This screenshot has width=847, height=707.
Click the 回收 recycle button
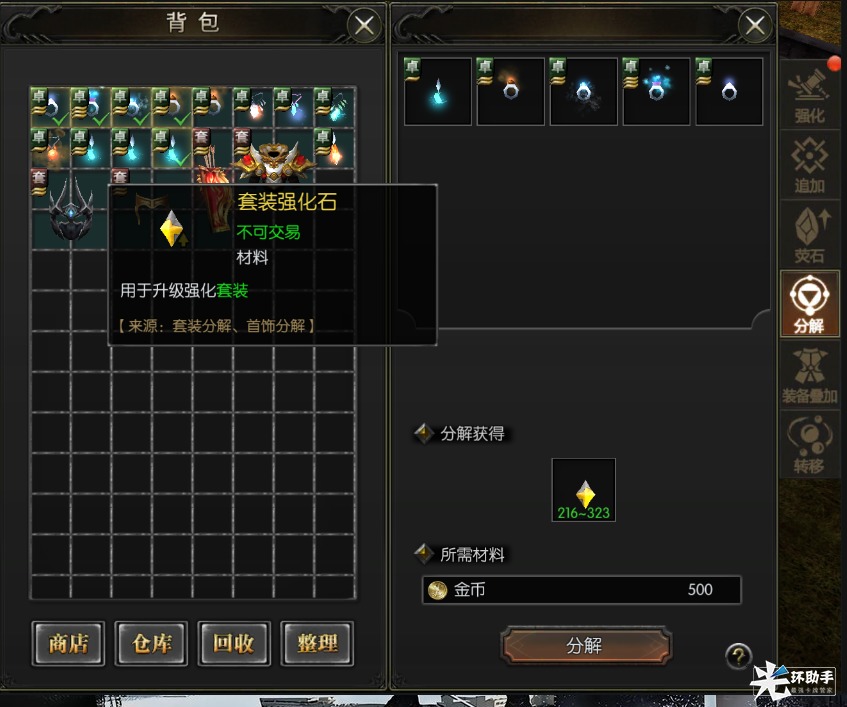(234, 643)
